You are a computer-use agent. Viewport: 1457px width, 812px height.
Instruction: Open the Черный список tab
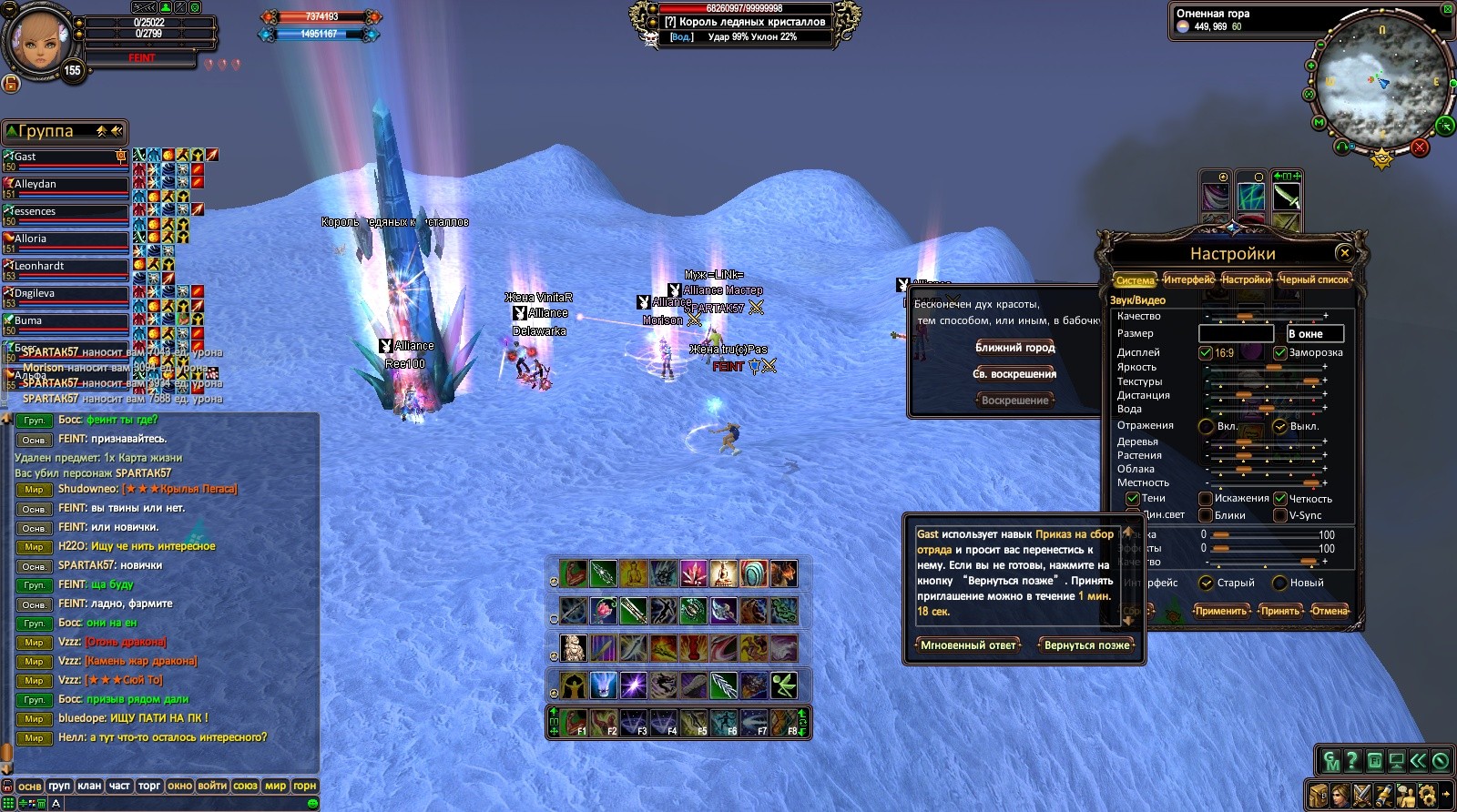(x=1313, y=279)
